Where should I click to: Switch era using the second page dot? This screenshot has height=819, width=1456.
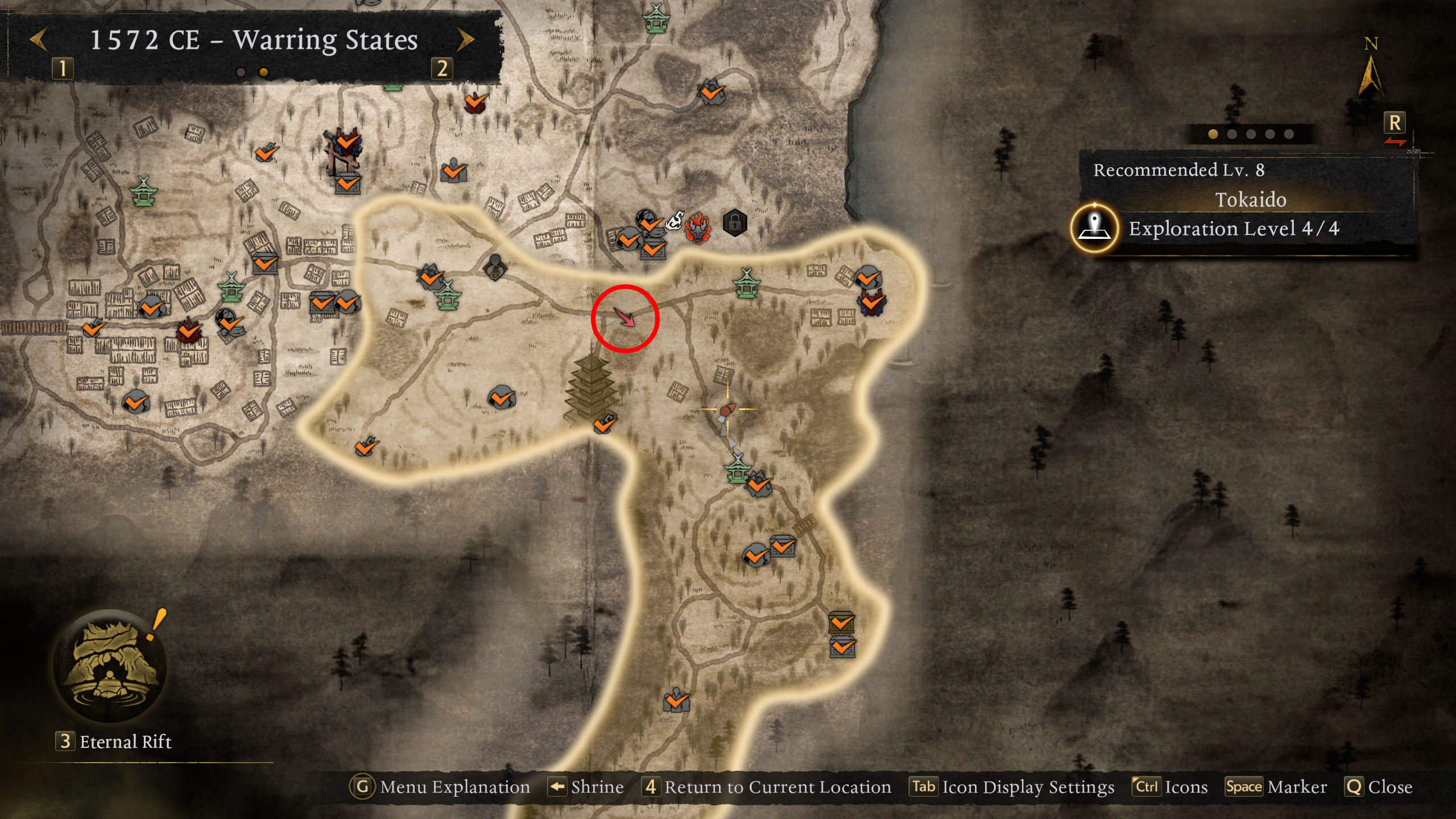tap(262, 72)
